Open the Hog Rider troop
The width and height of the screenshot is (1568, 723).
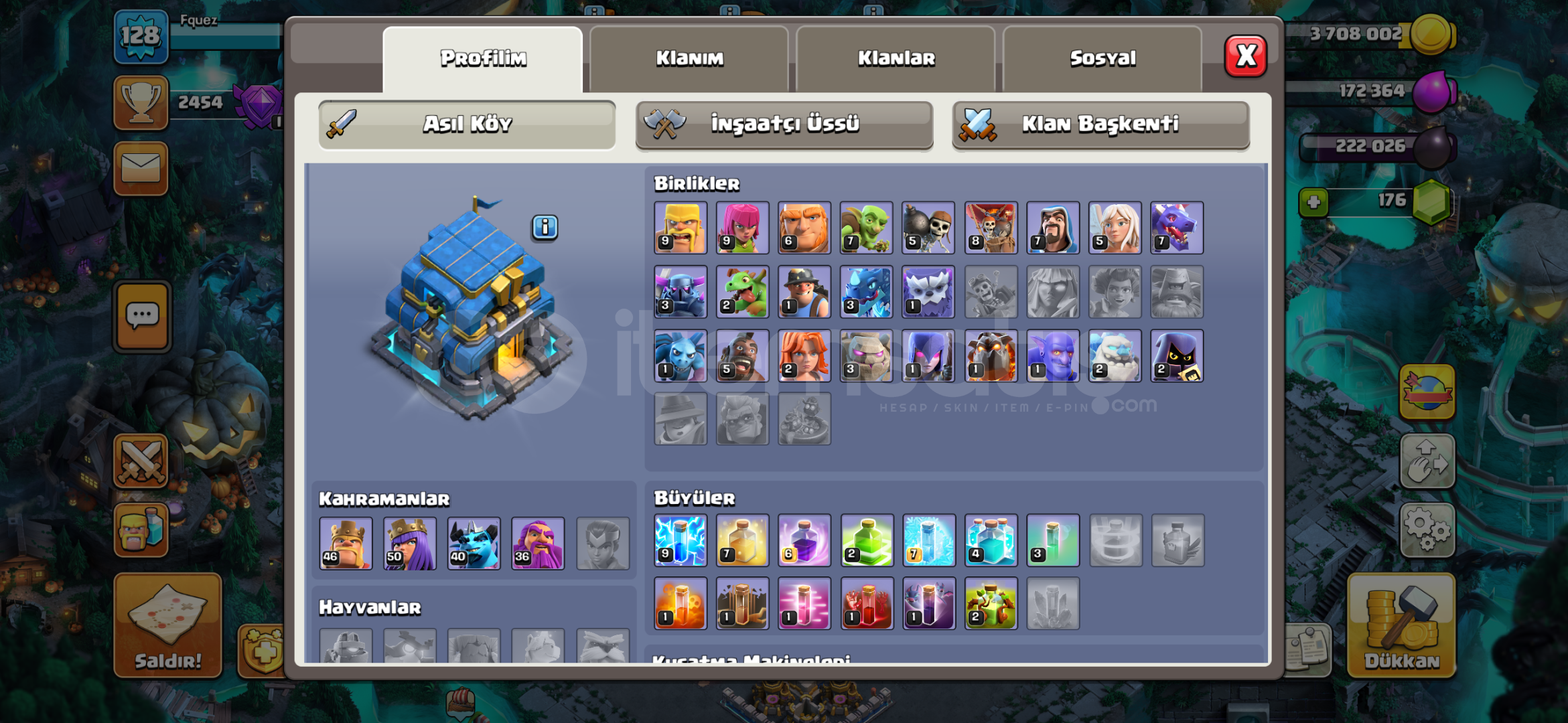(x=741, y=355)
